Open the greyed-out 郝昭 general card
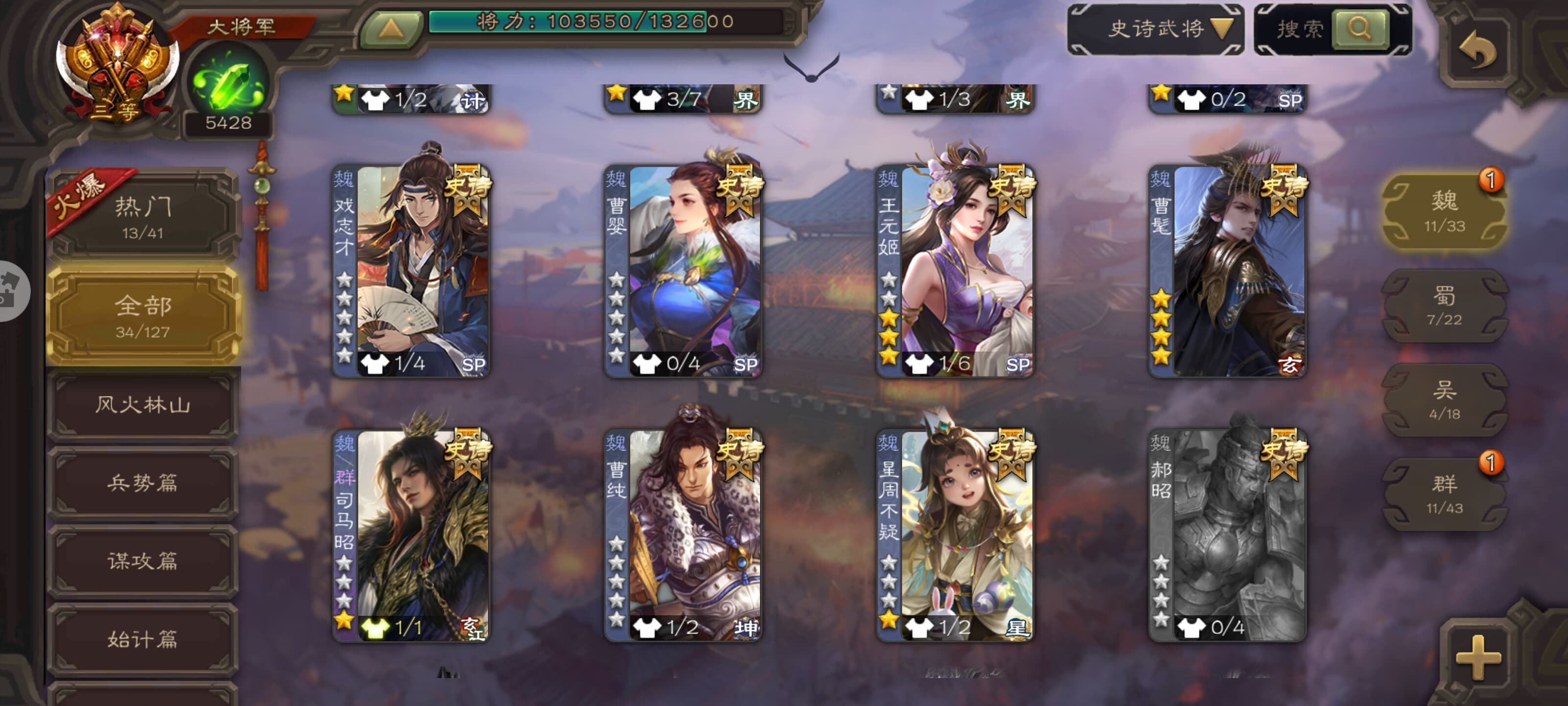The height and width of the screenshot is (706, 1568). (1227, 535)
